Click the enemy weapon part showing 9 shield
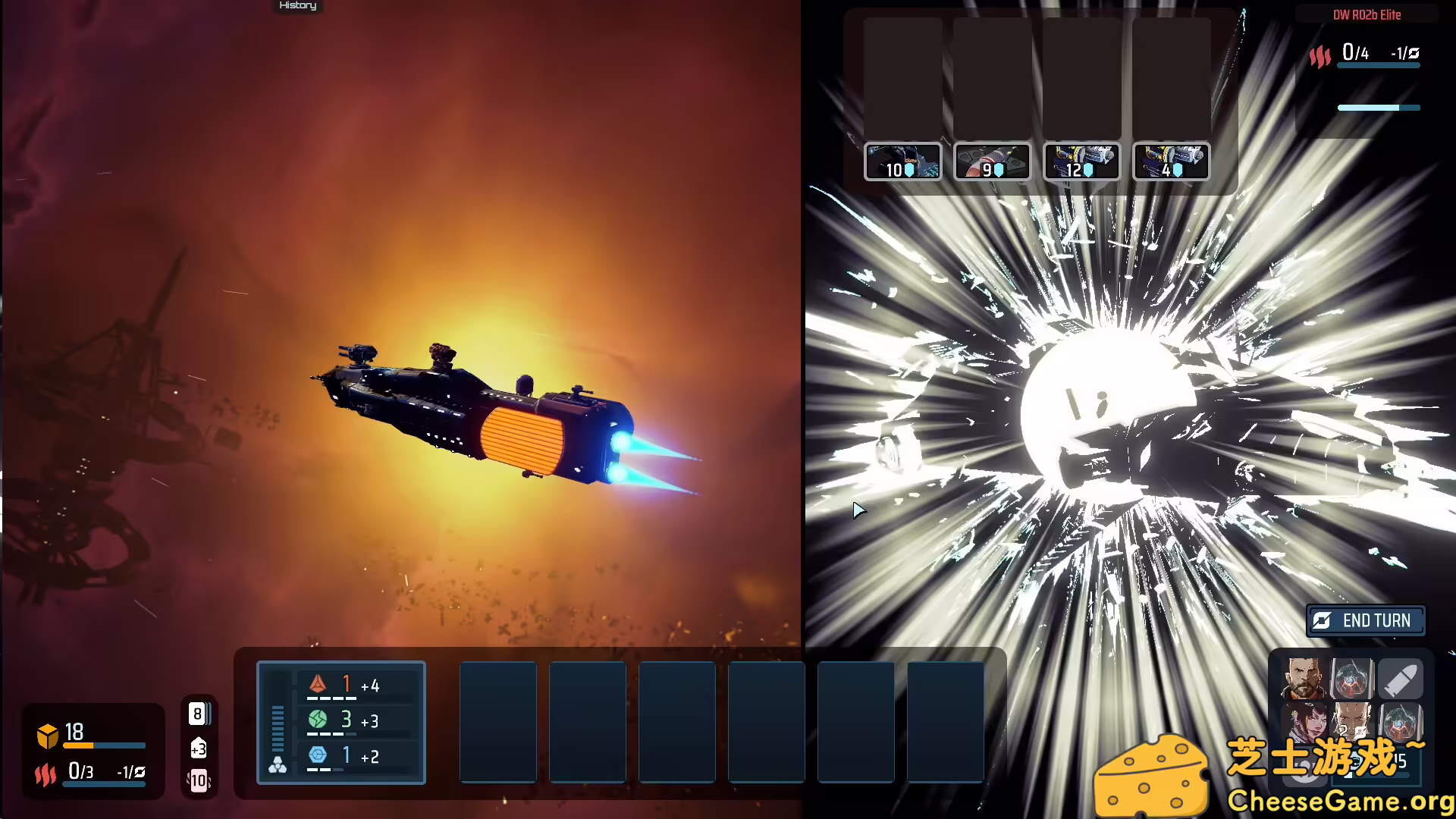Screen dimensions: 1456x819 pos(992,161)
